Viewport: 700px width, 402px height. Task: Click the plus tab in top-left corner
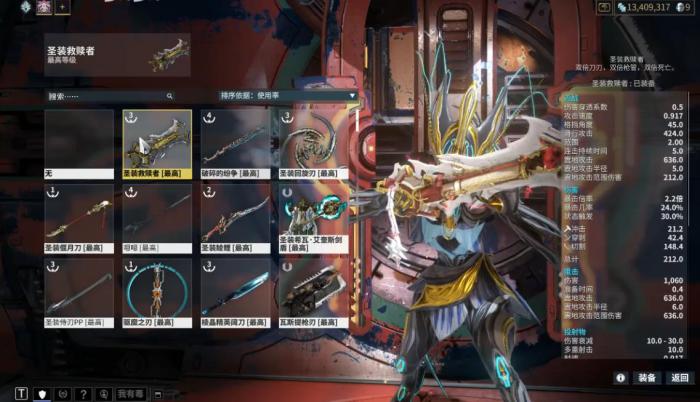[62, 7]
